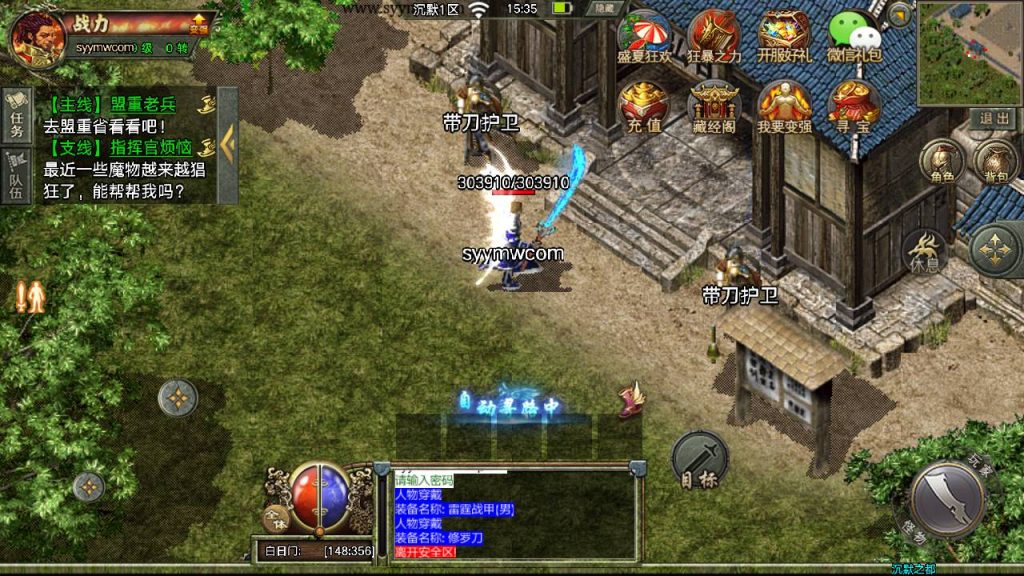
Task: Open the 盛夏狂欢 summer event icon
Action: 644,37
